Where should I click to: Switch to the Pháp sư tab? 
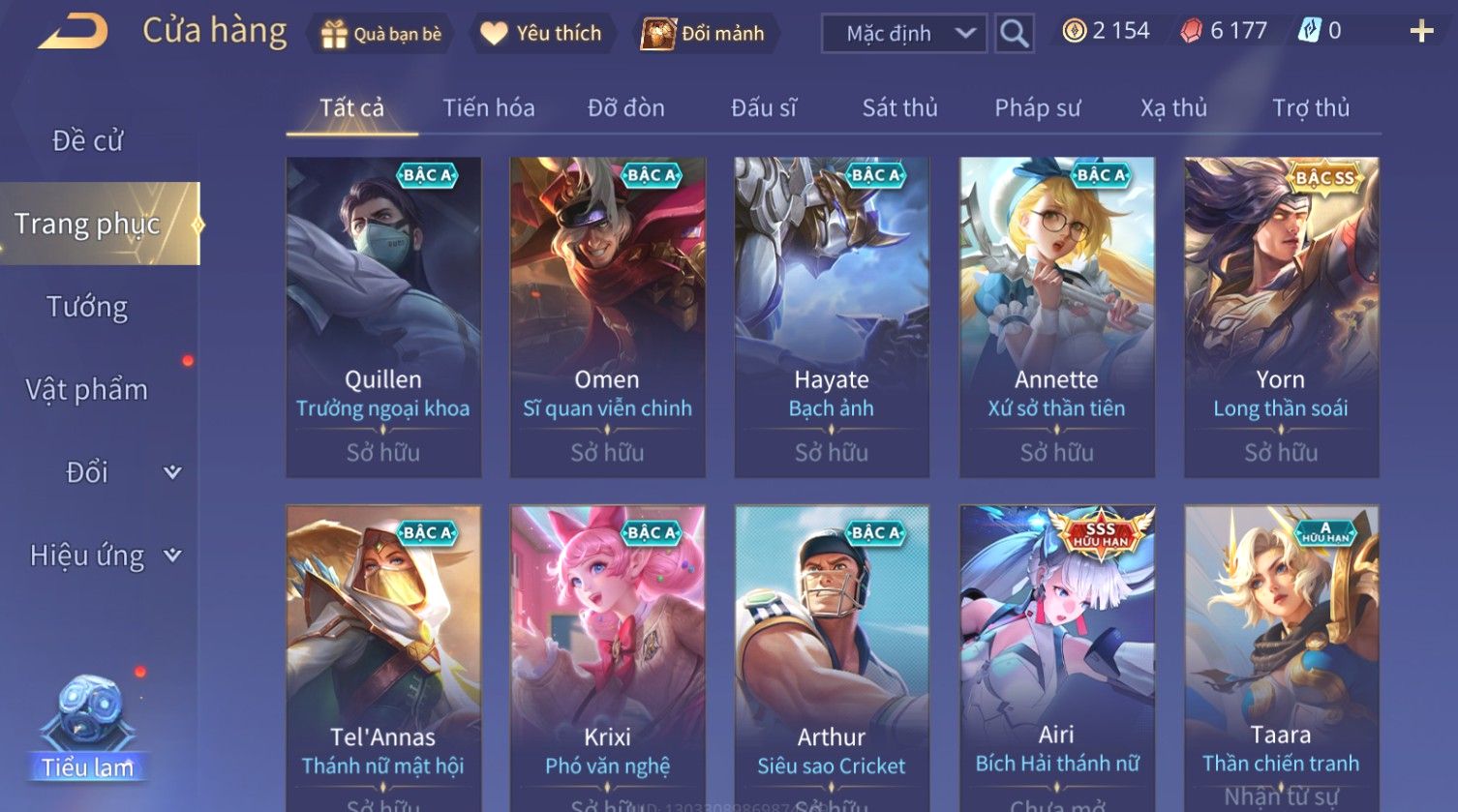click(x=1037, y=108)
